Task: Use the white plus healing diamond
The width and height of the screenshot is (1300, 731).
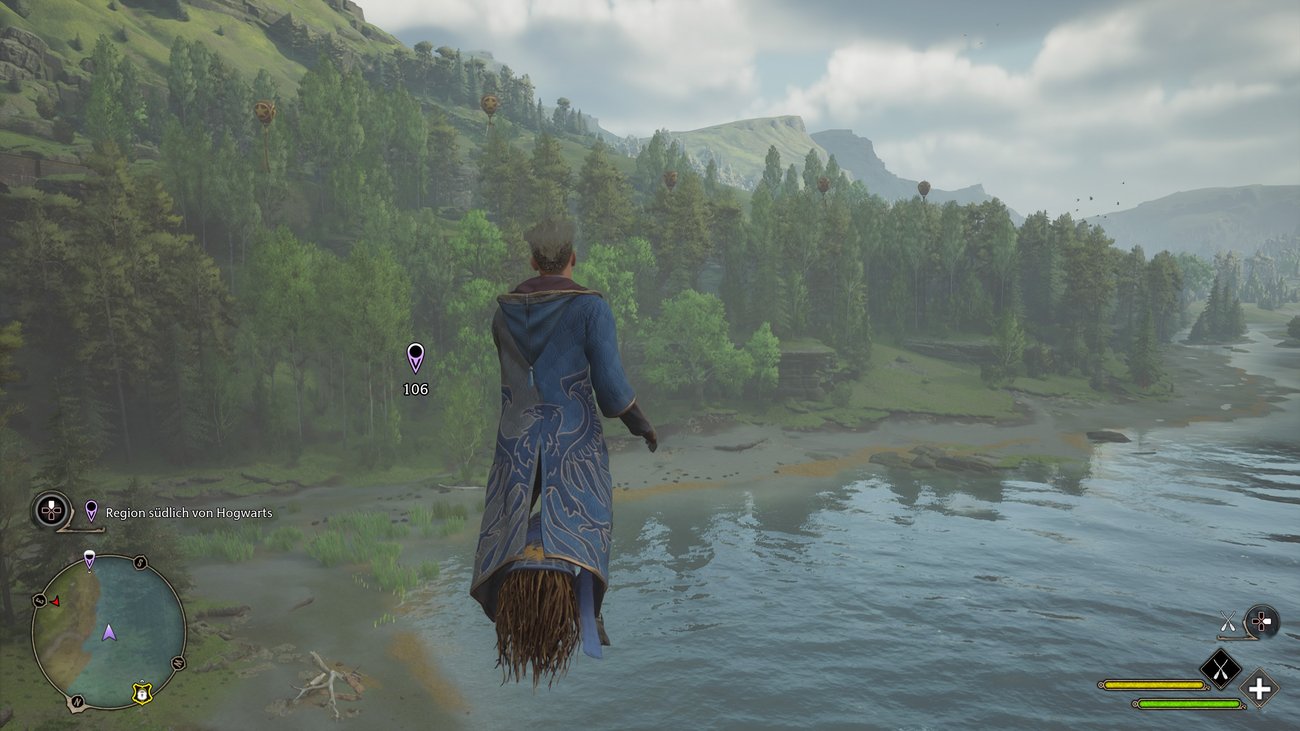Action: [x=1259, y=688]
